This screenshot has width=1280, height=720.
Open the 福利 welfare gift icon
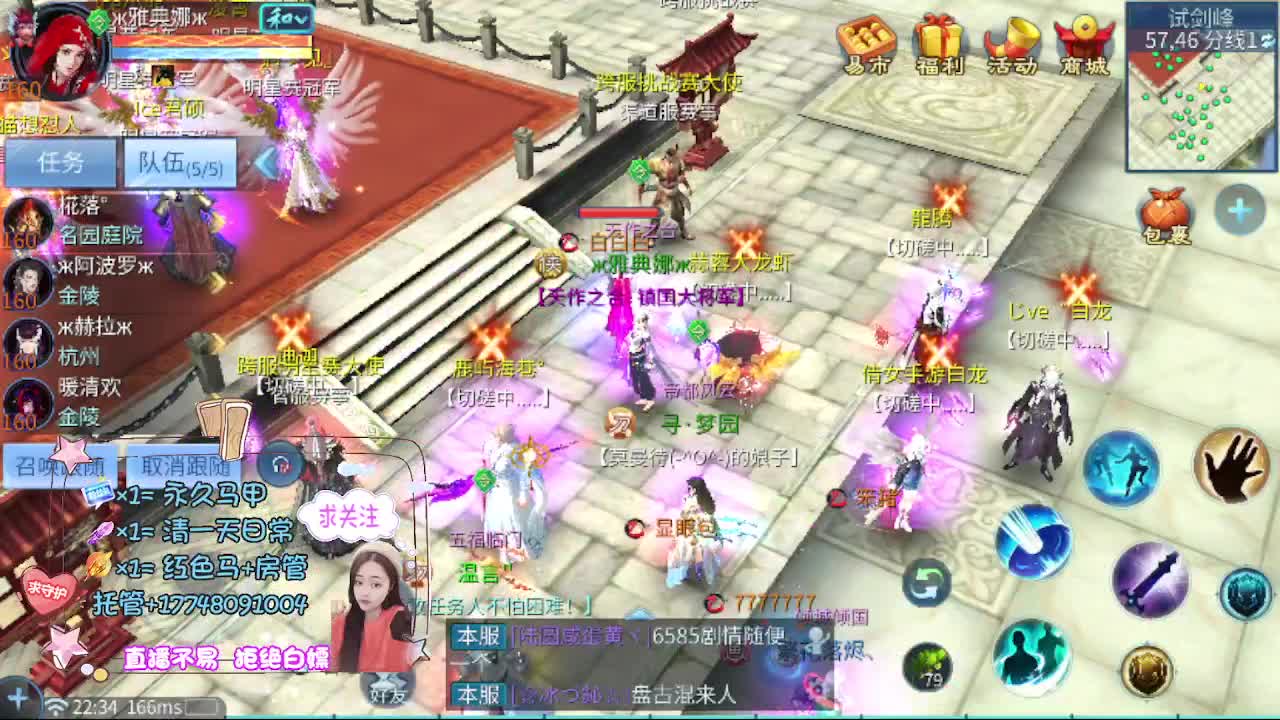[937, 45]
